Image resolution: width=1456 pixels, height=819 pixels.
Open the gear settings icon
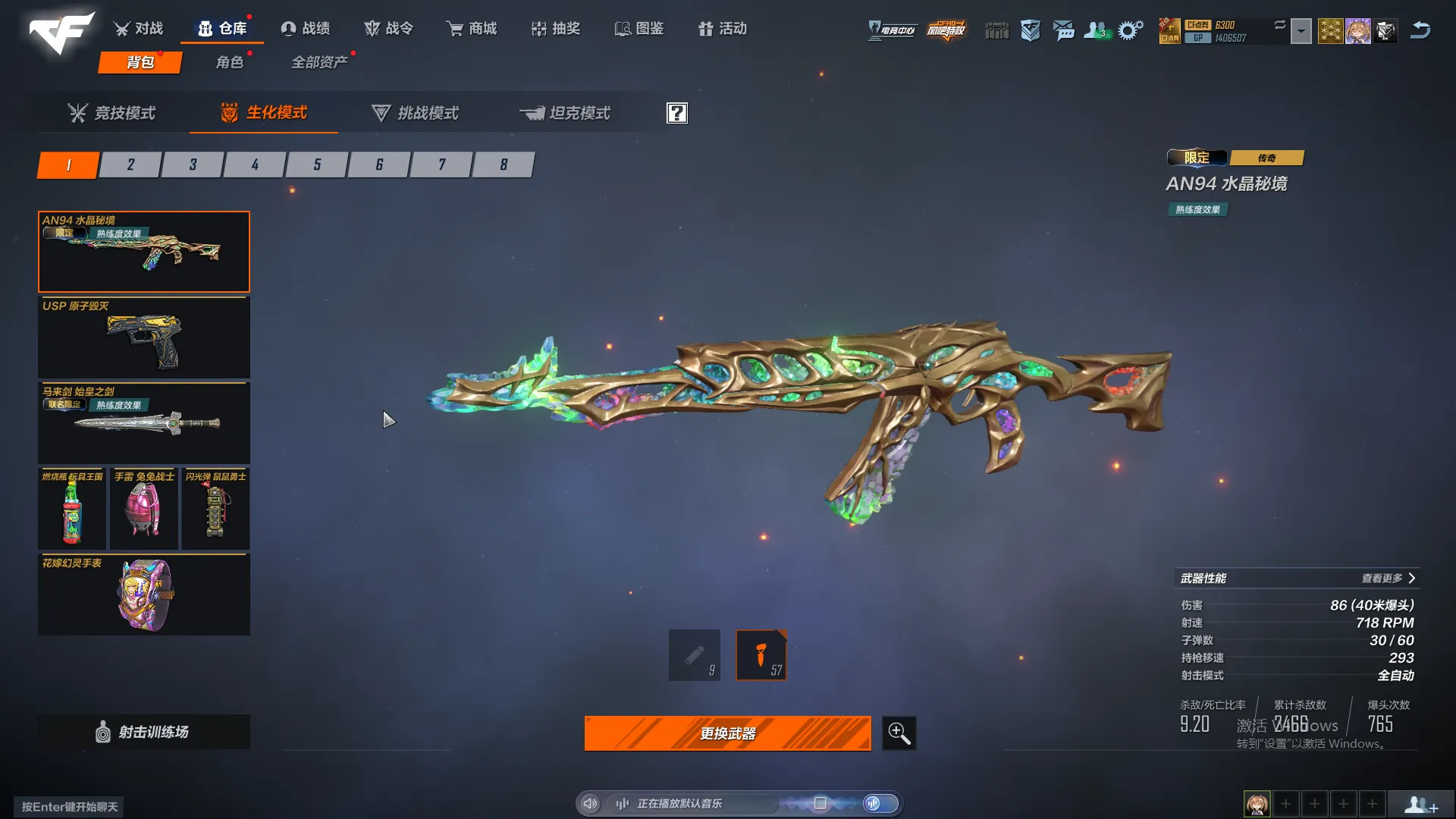(1130, 30)
